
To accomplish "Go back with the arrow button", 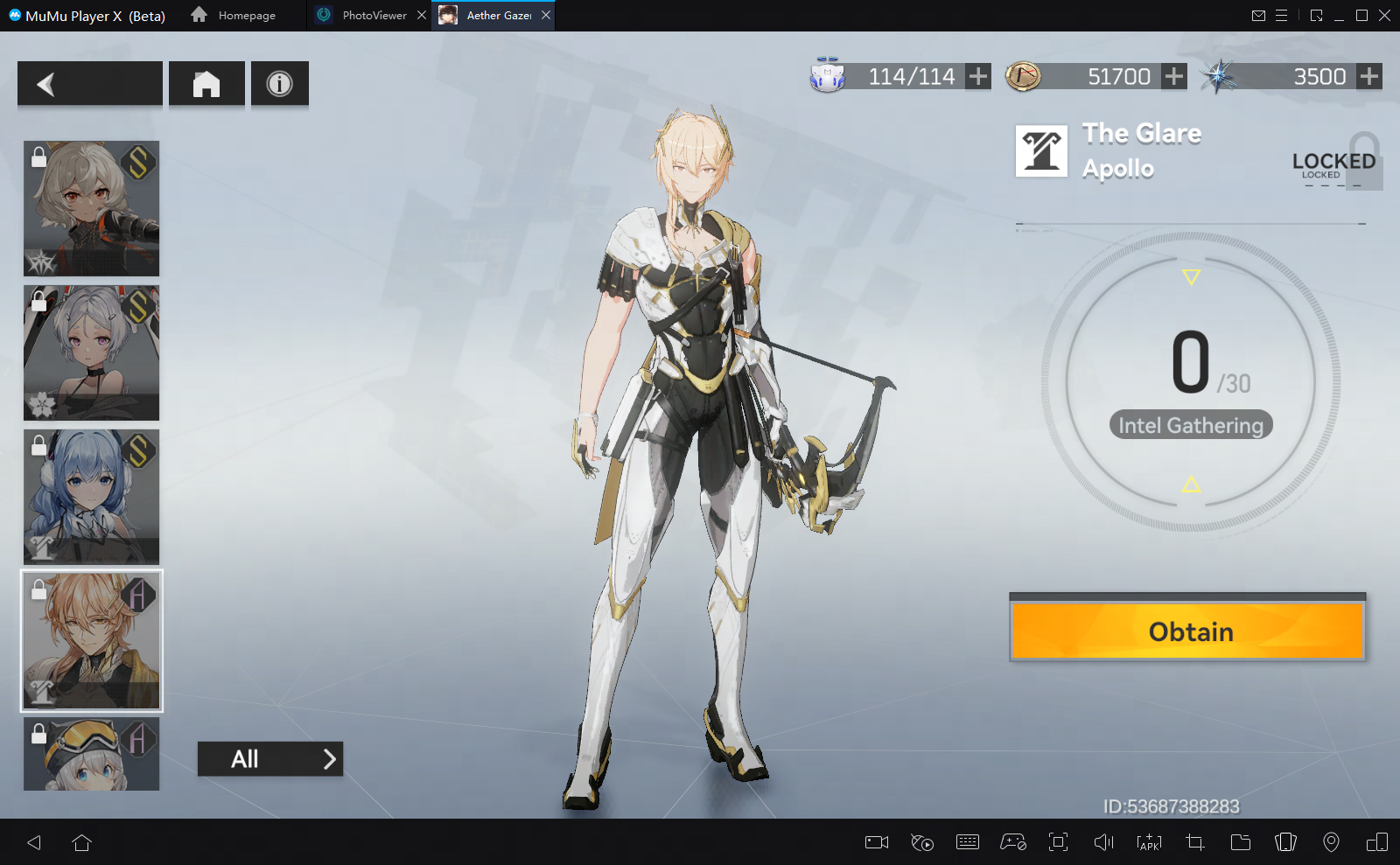I will (89, 84).
